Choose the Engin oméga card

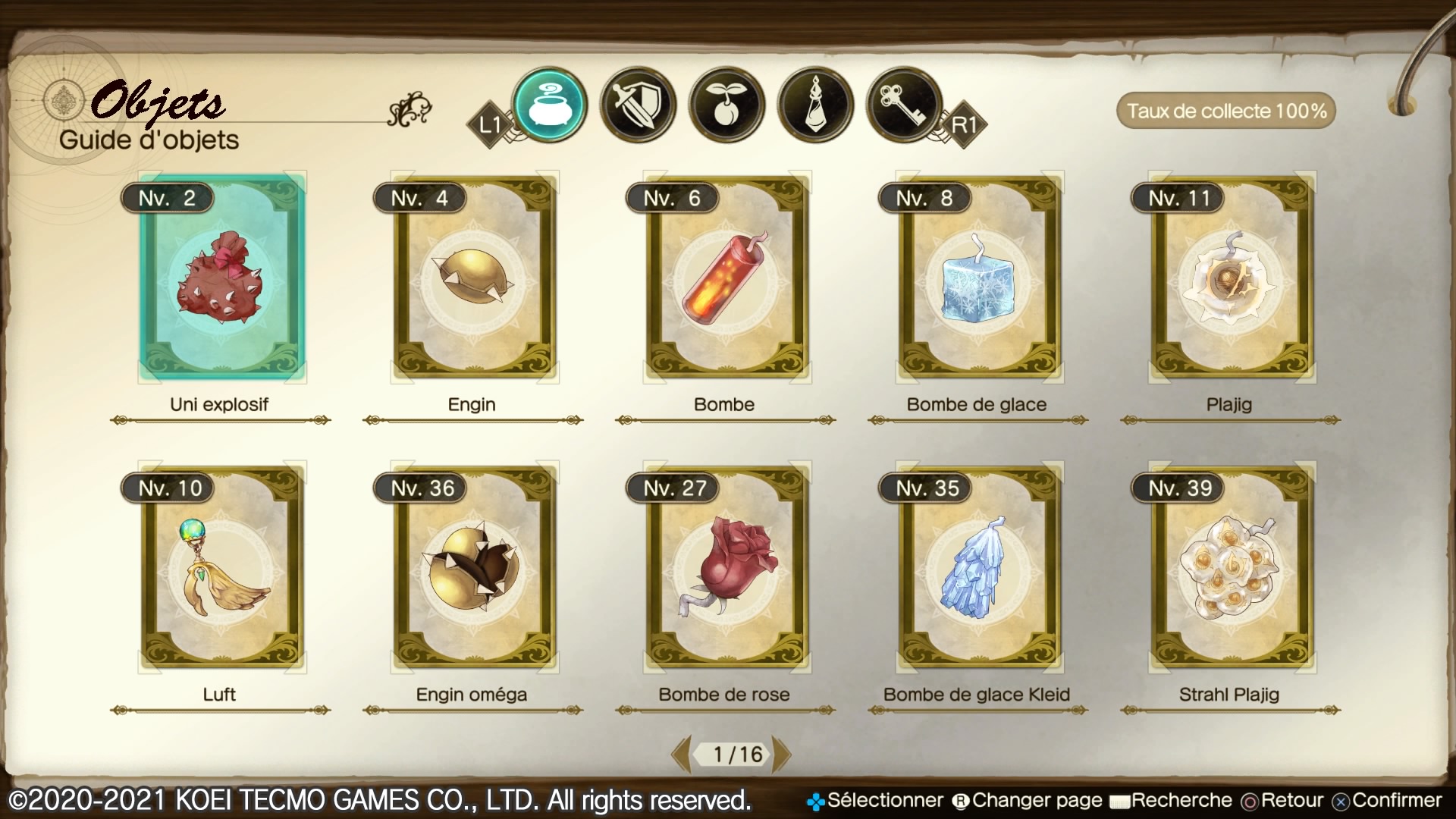474,568
